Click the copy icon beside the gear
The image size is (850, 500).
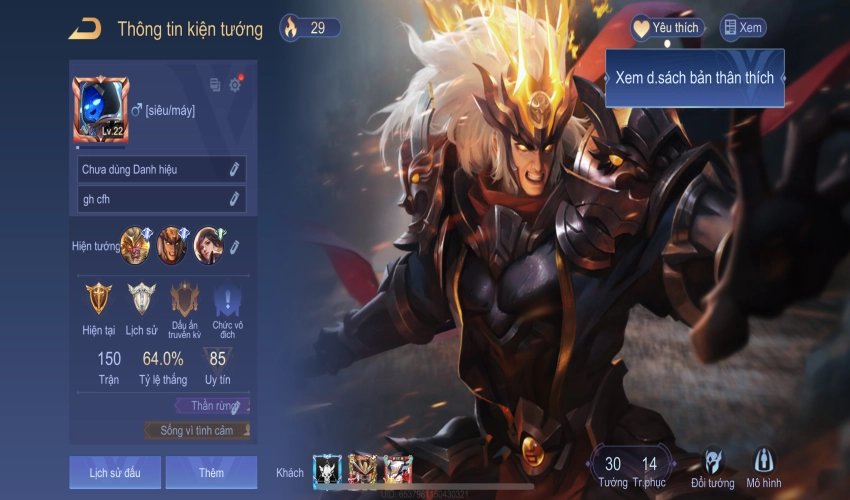tap(215, 85)
